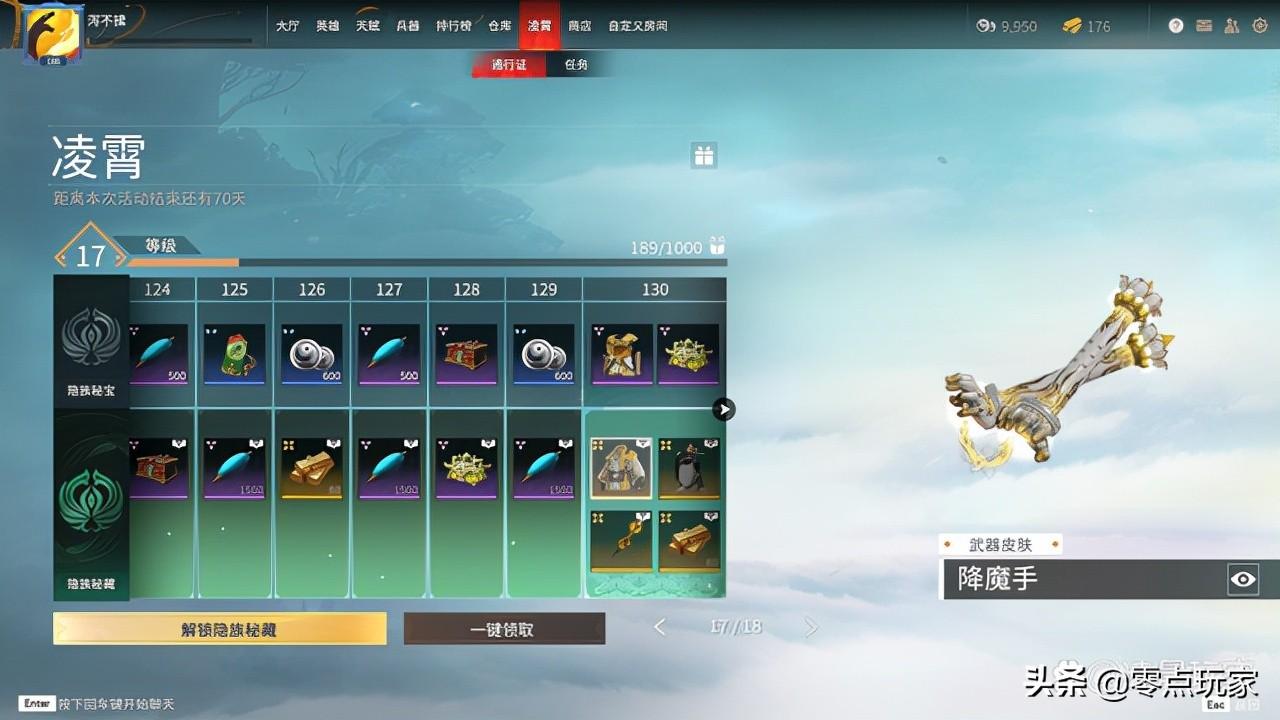Open the 天赋 talents tab
Screen dimensions: 1280x720
[x=368, y=26]
